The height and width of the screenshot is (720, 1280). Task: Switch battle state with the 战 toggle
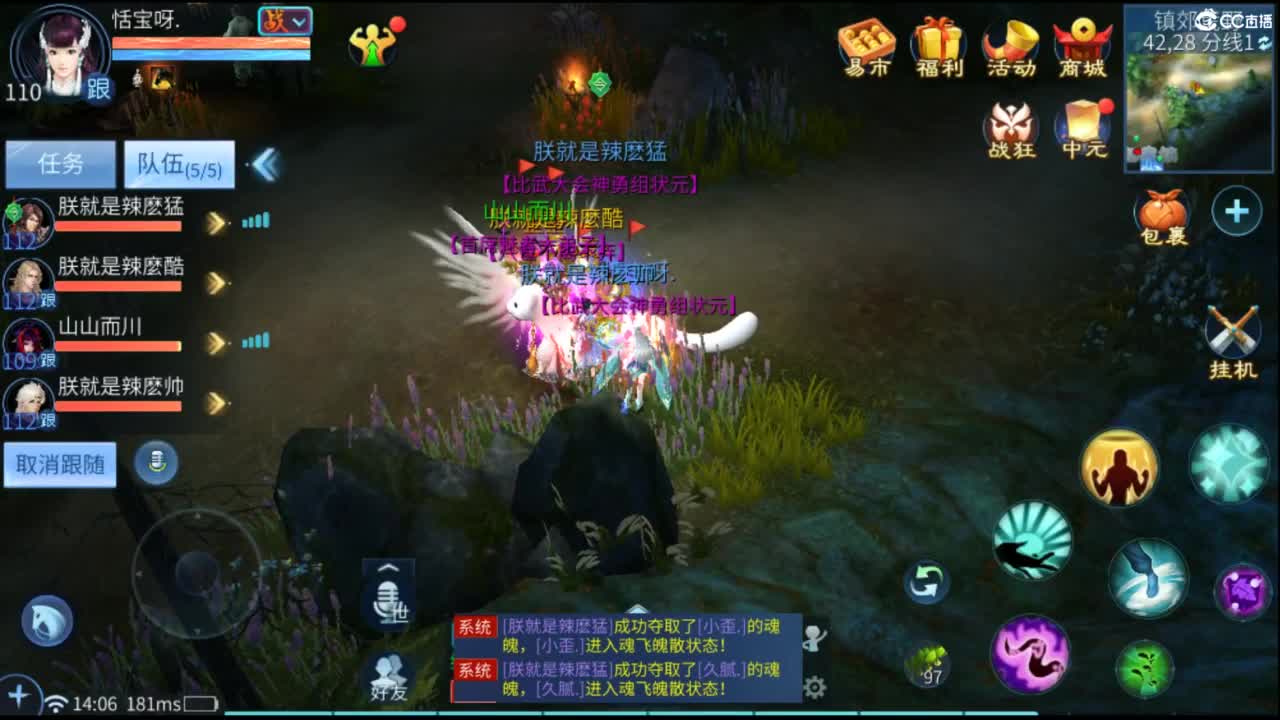pyautogui.click(x=284, y=18)
